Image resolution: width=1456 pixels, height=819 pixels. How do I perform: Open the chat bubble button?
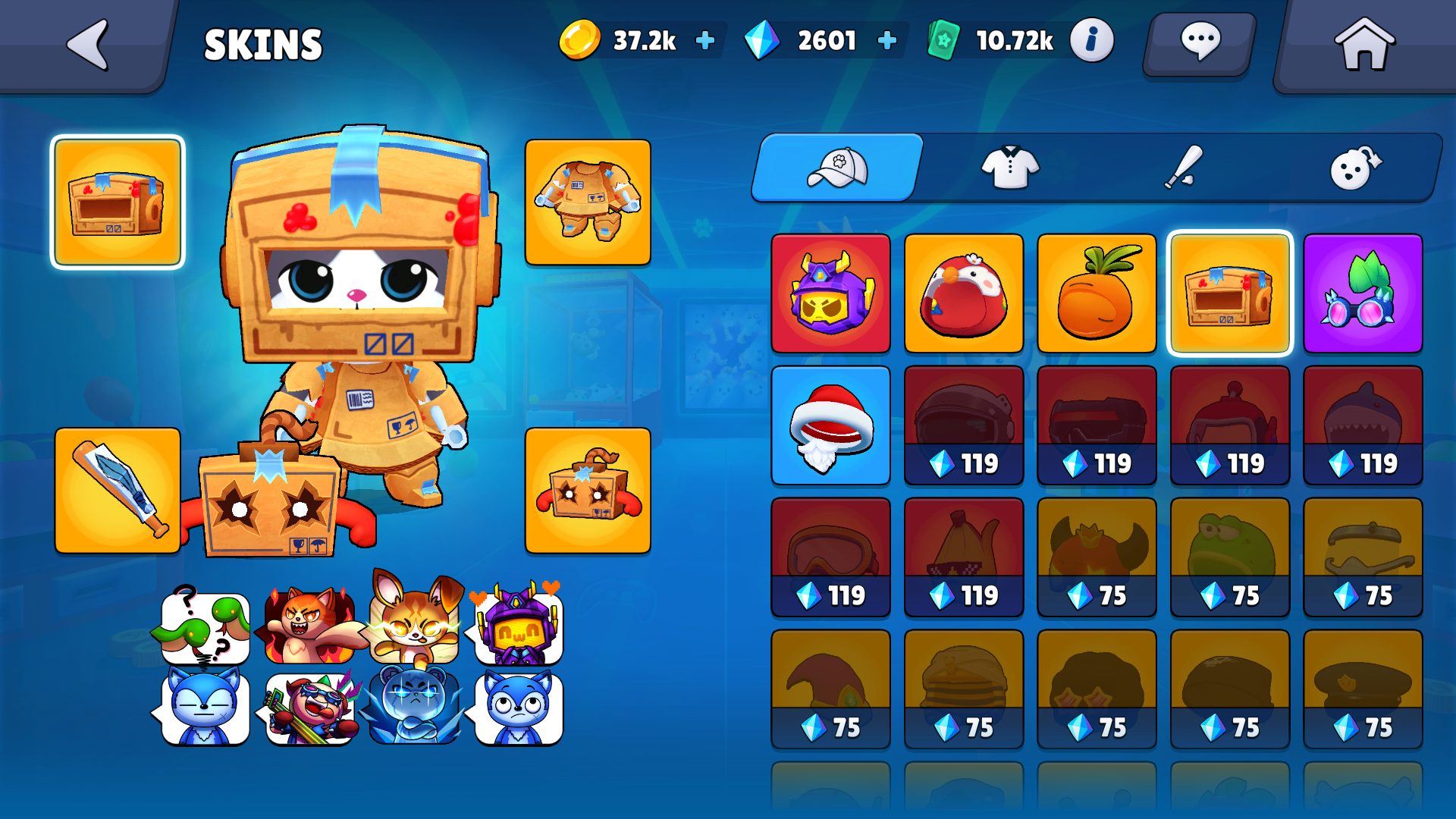coord(1199,42)
